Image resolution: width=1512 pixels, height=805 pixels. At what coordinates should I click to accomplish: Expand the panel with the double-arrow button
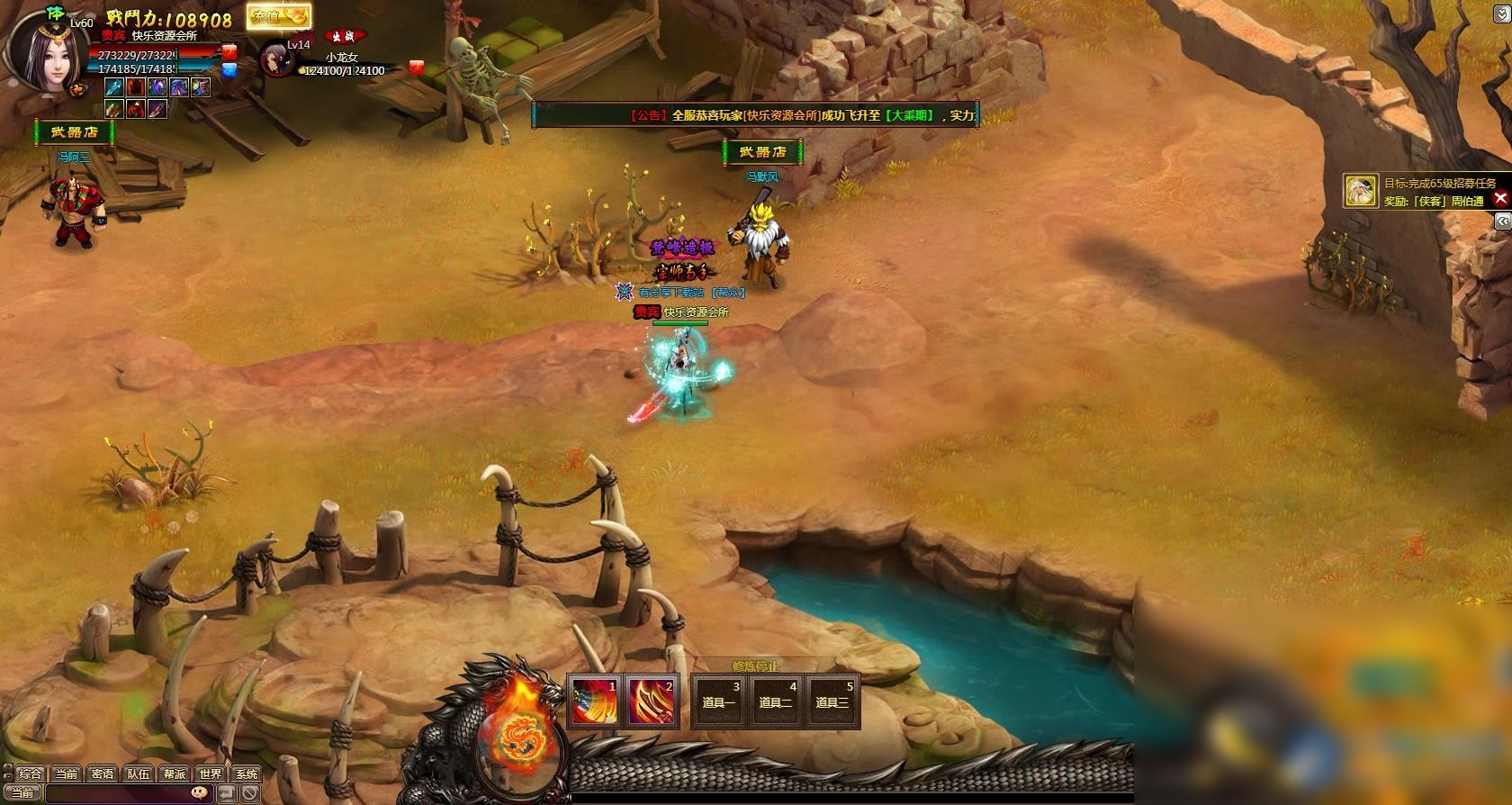[x=1501, y=221]
